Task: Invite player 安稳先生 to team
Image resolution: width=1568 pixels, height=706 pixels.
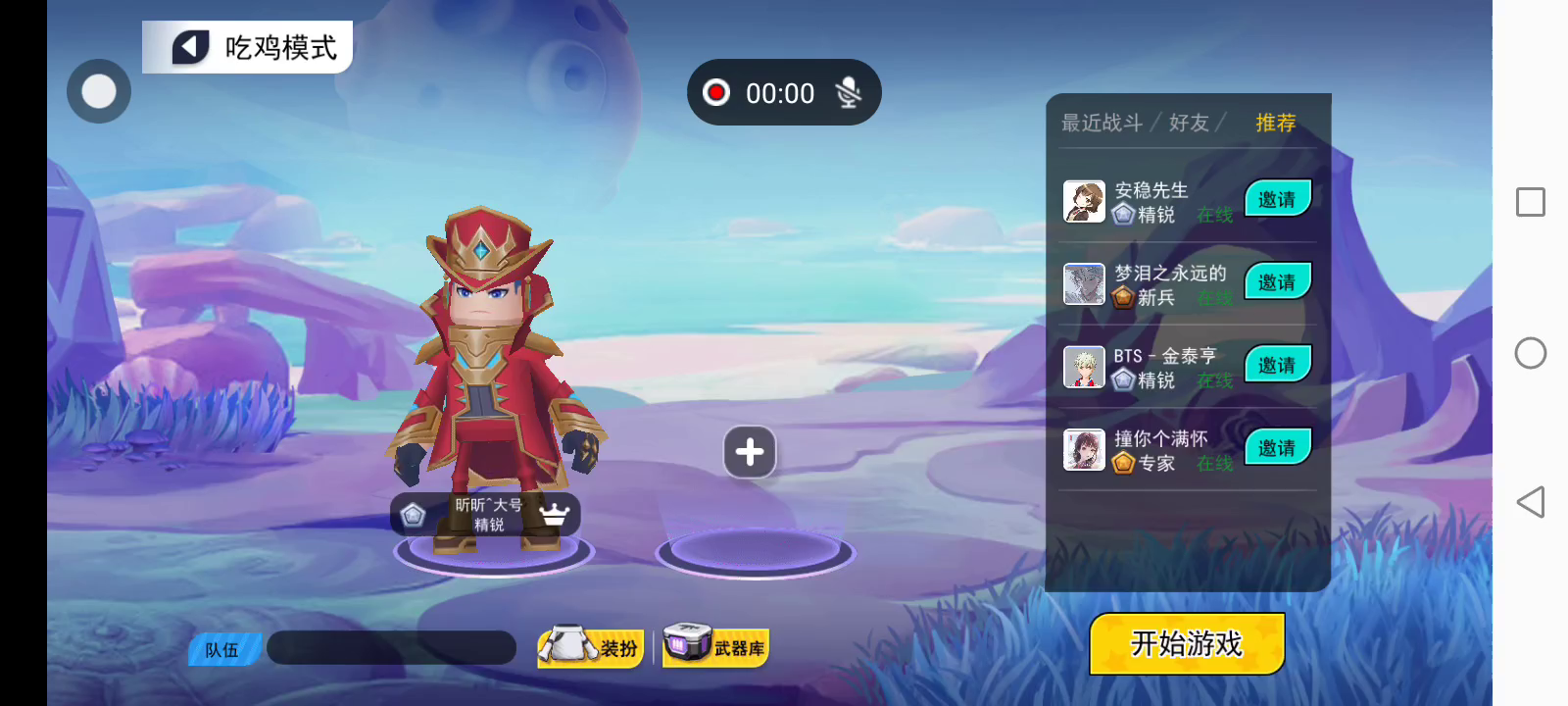Action: 1277,200
